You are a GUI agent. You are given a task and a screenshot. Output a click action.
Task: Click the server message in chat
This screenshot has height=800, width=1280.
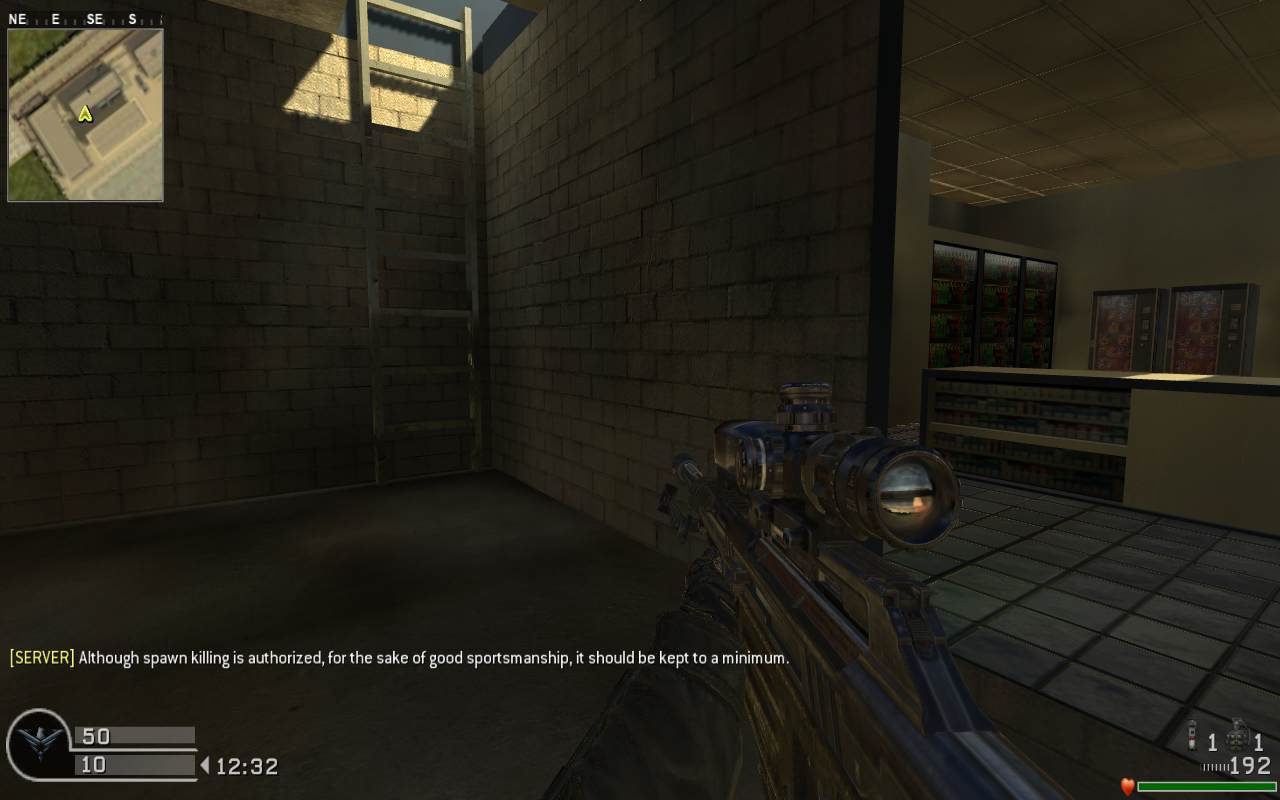399,658
